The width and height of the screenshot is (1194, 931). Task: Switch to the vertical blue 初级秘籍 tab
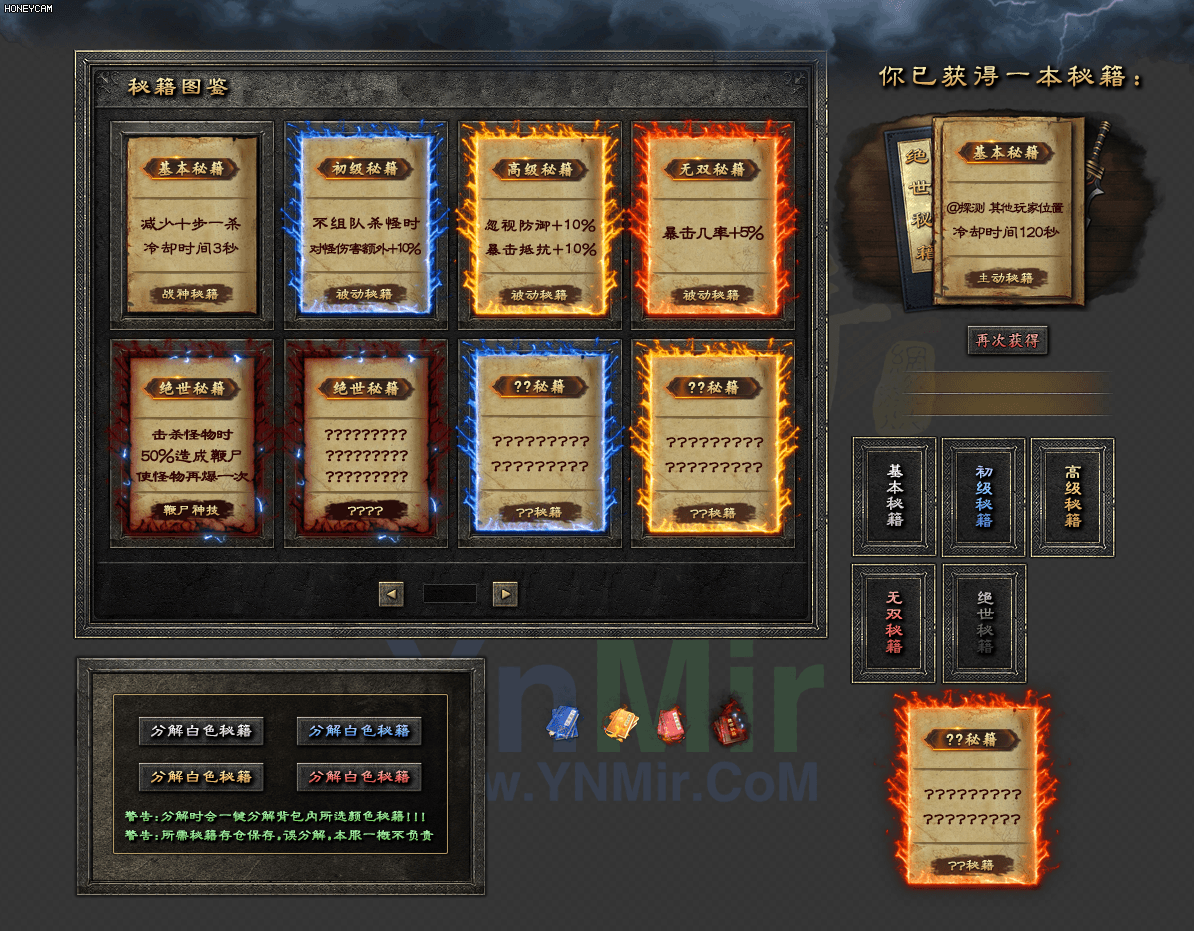point(984,496)
